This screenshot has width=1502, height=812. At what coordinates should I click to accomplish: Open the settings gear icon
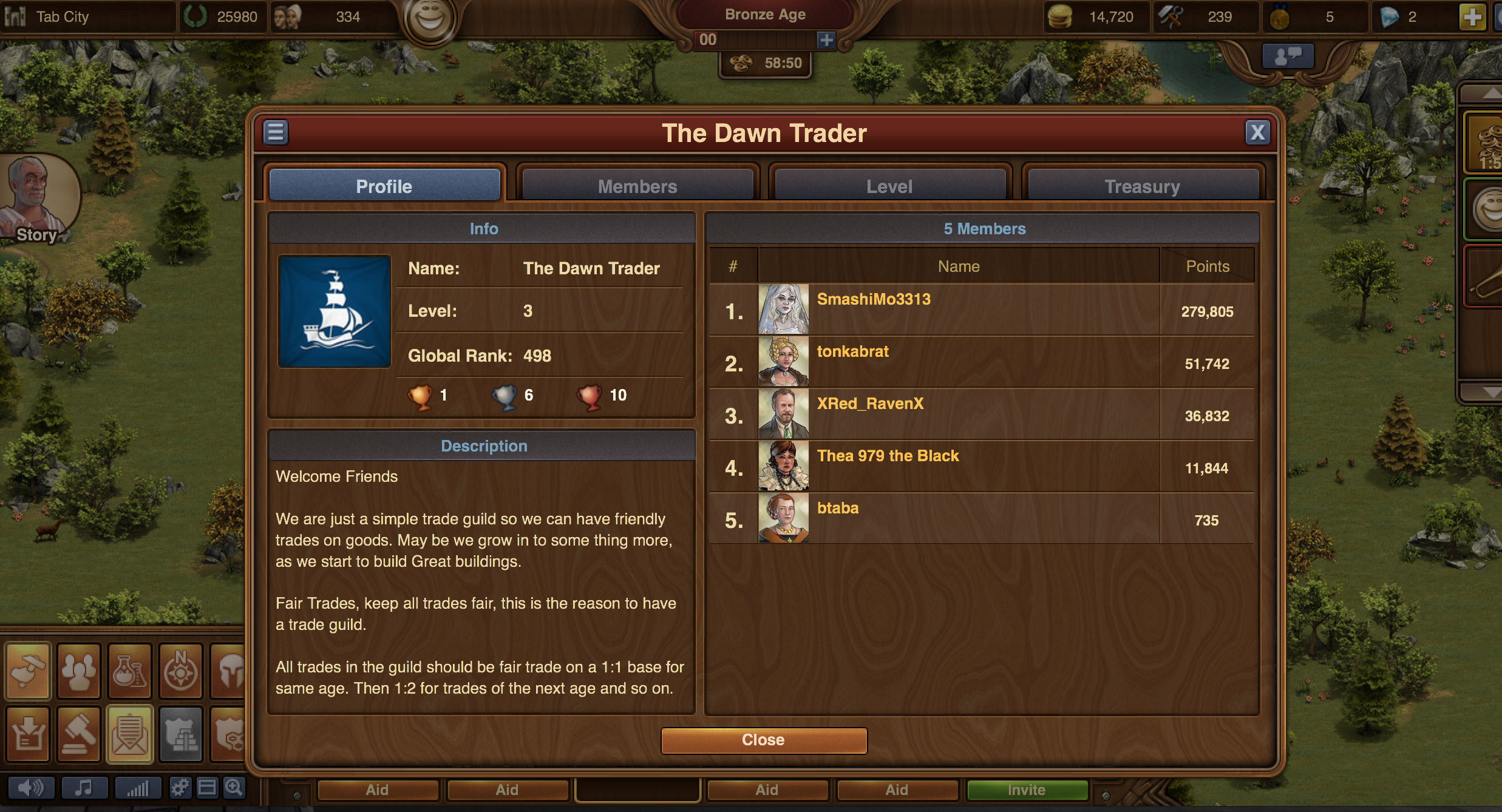point(179,788)
